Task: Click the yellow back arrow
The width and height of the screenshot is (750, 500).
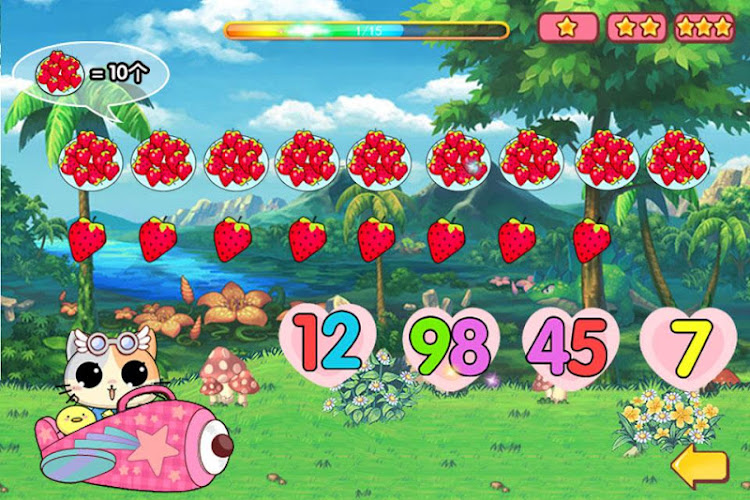Action: (x=698, y=465)
